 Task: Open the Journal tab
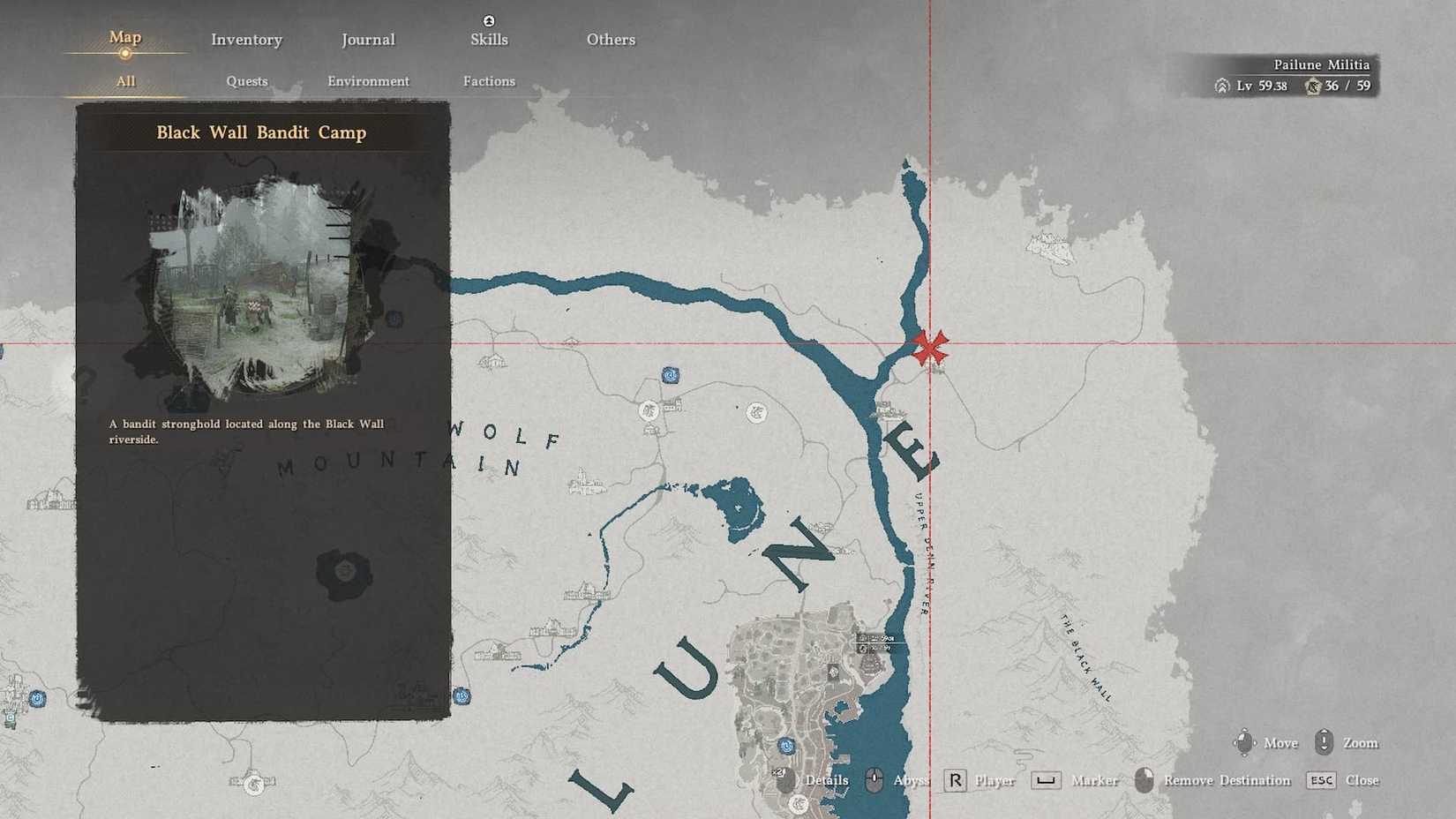pos(368,39)
